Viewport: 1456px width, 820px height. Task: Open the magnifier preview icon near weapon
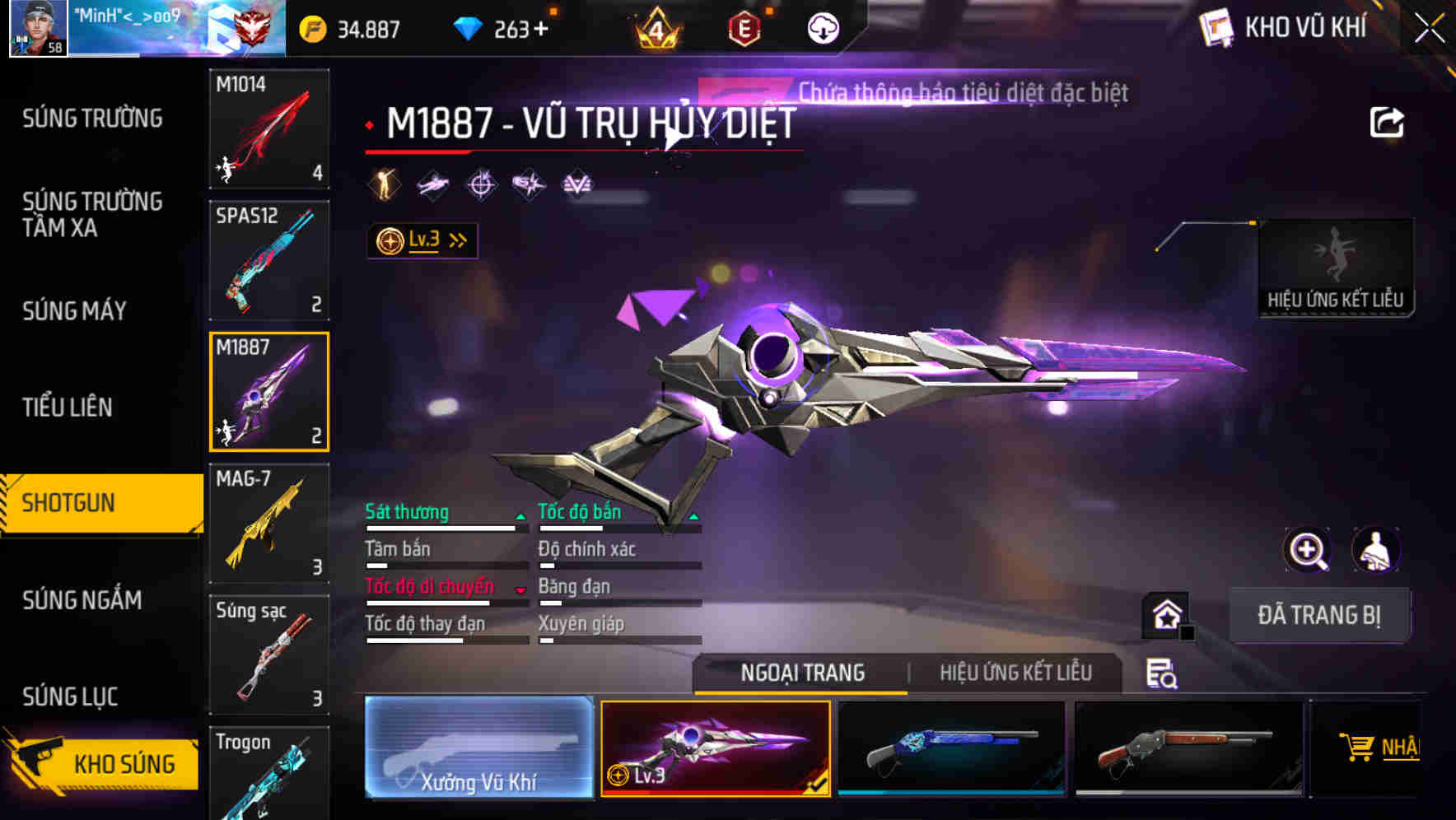[1306, 550]
